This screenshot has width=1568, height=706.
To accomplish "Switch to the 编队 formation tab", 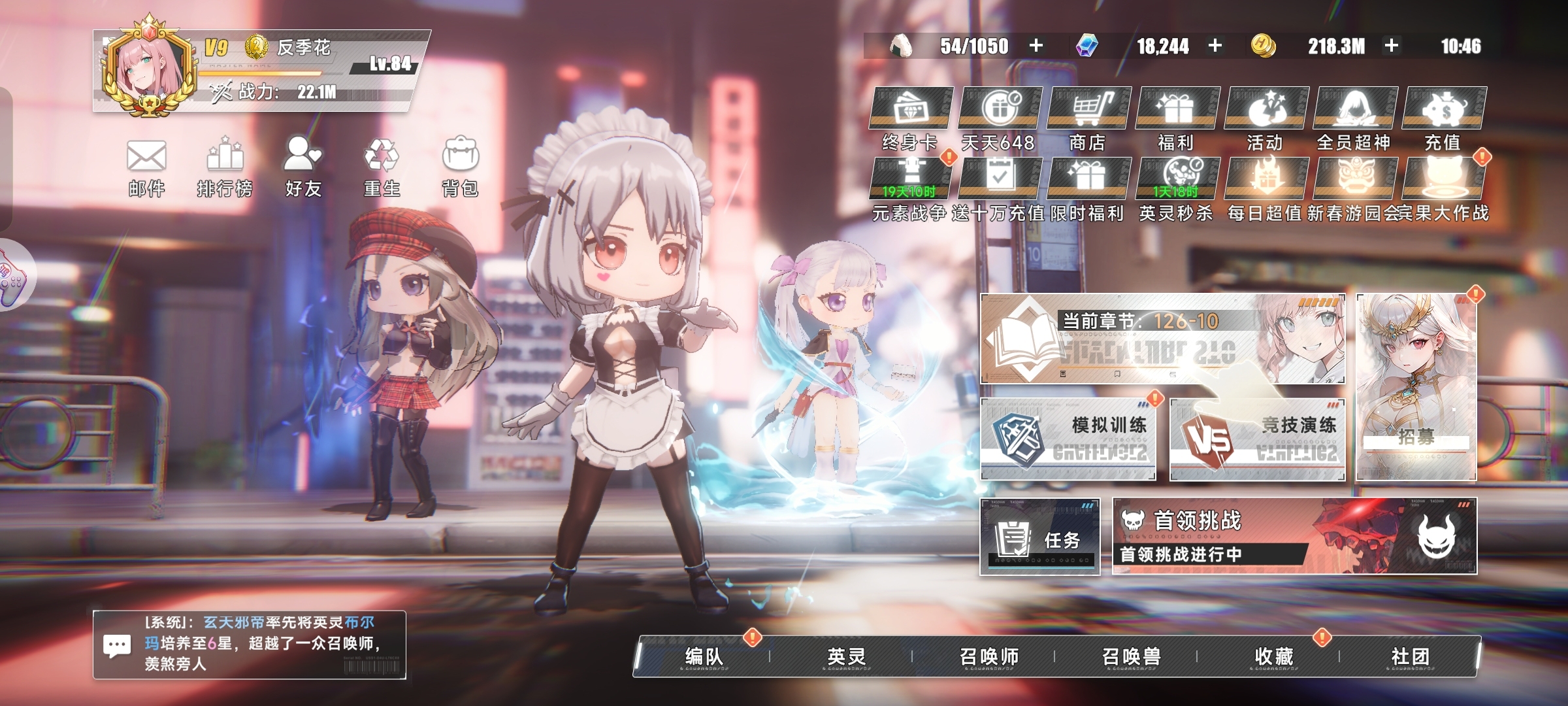I will pyautogui.click(x=704, y=656).
